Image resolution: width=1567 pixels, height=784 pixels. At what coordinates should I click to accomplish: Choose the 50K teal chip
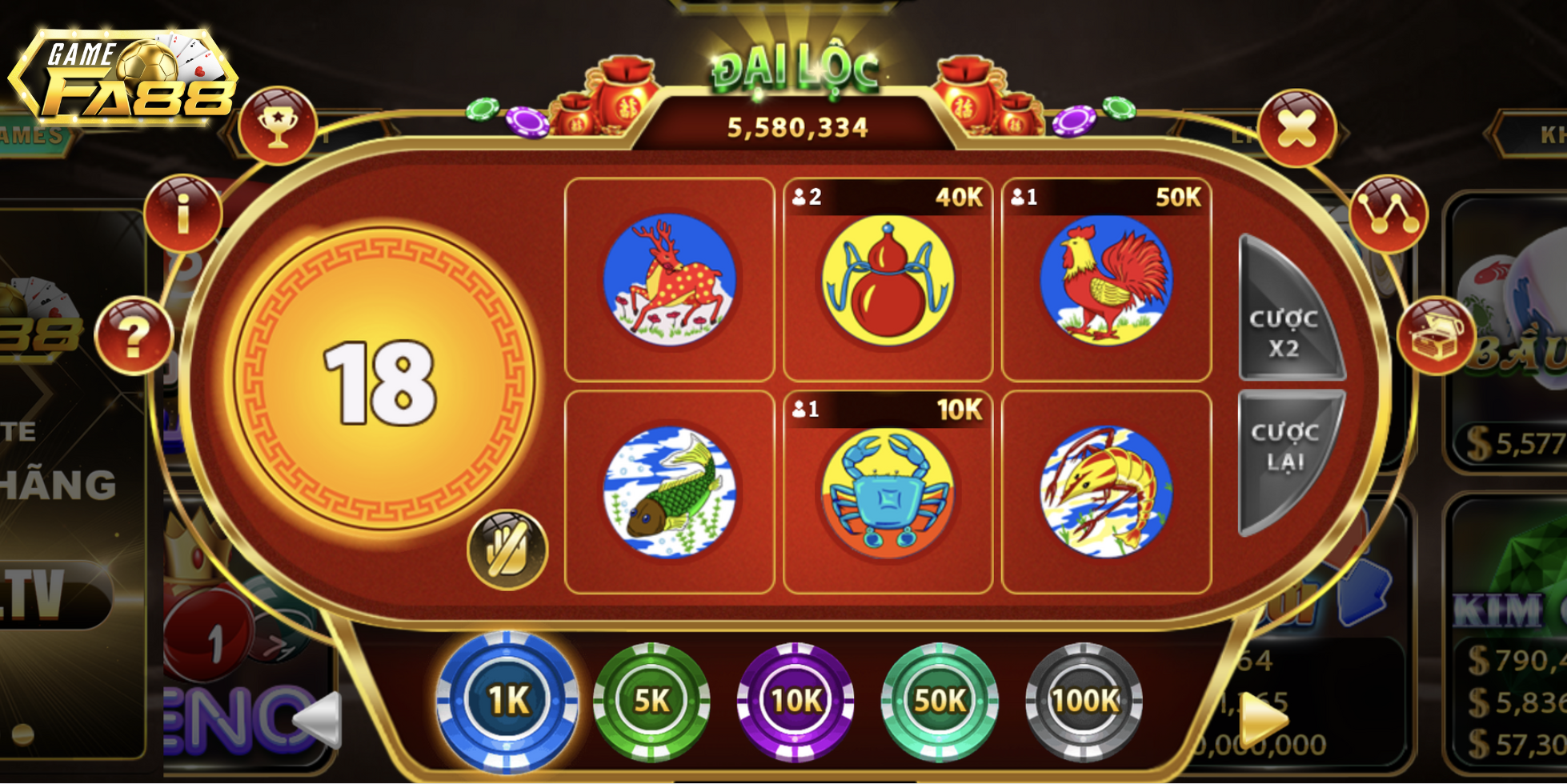click(940, 701)
